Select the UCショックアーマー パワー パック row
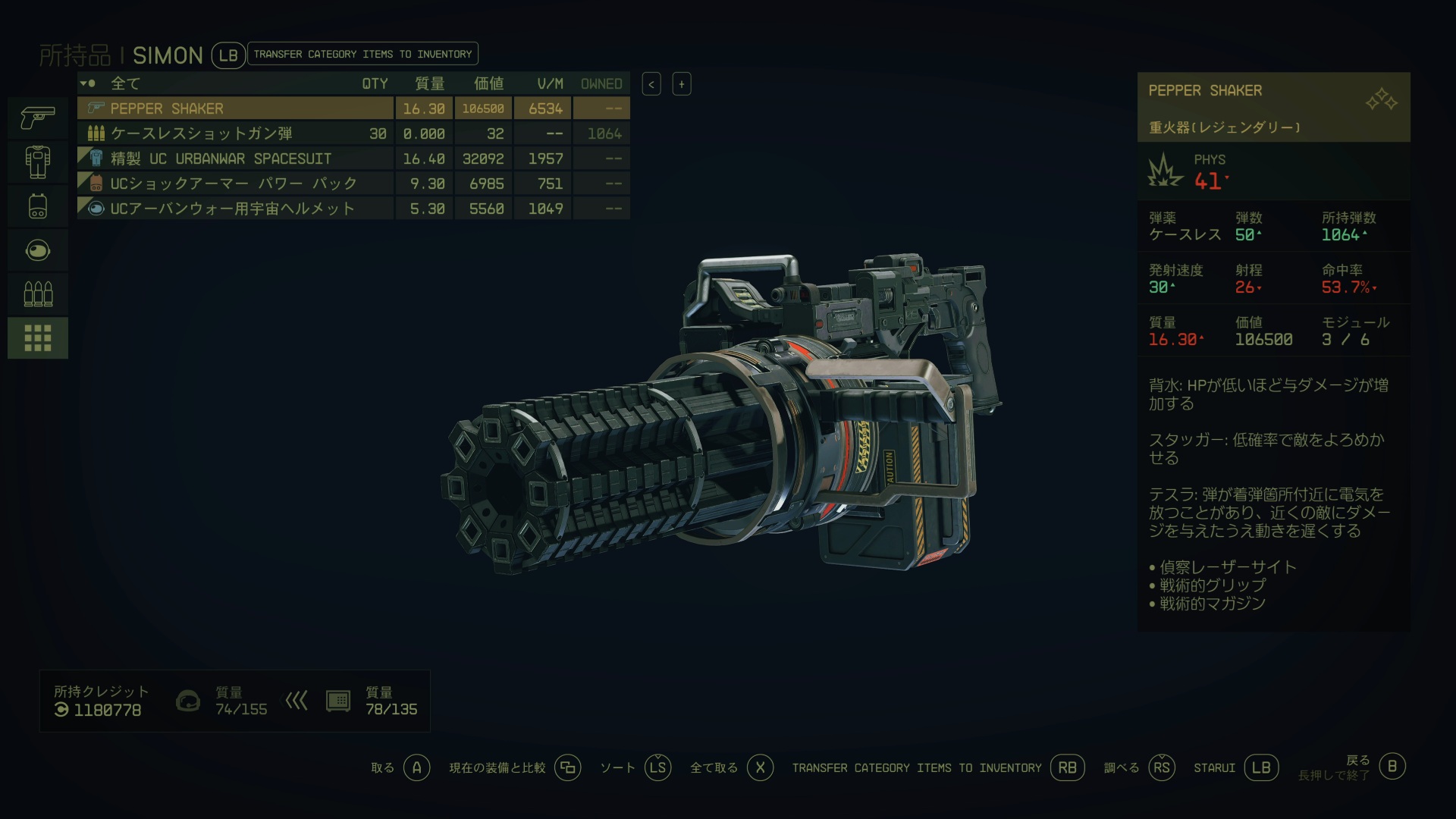This screenshot has height=819, width=1456. pyautogui.click(x=235, y=184)
